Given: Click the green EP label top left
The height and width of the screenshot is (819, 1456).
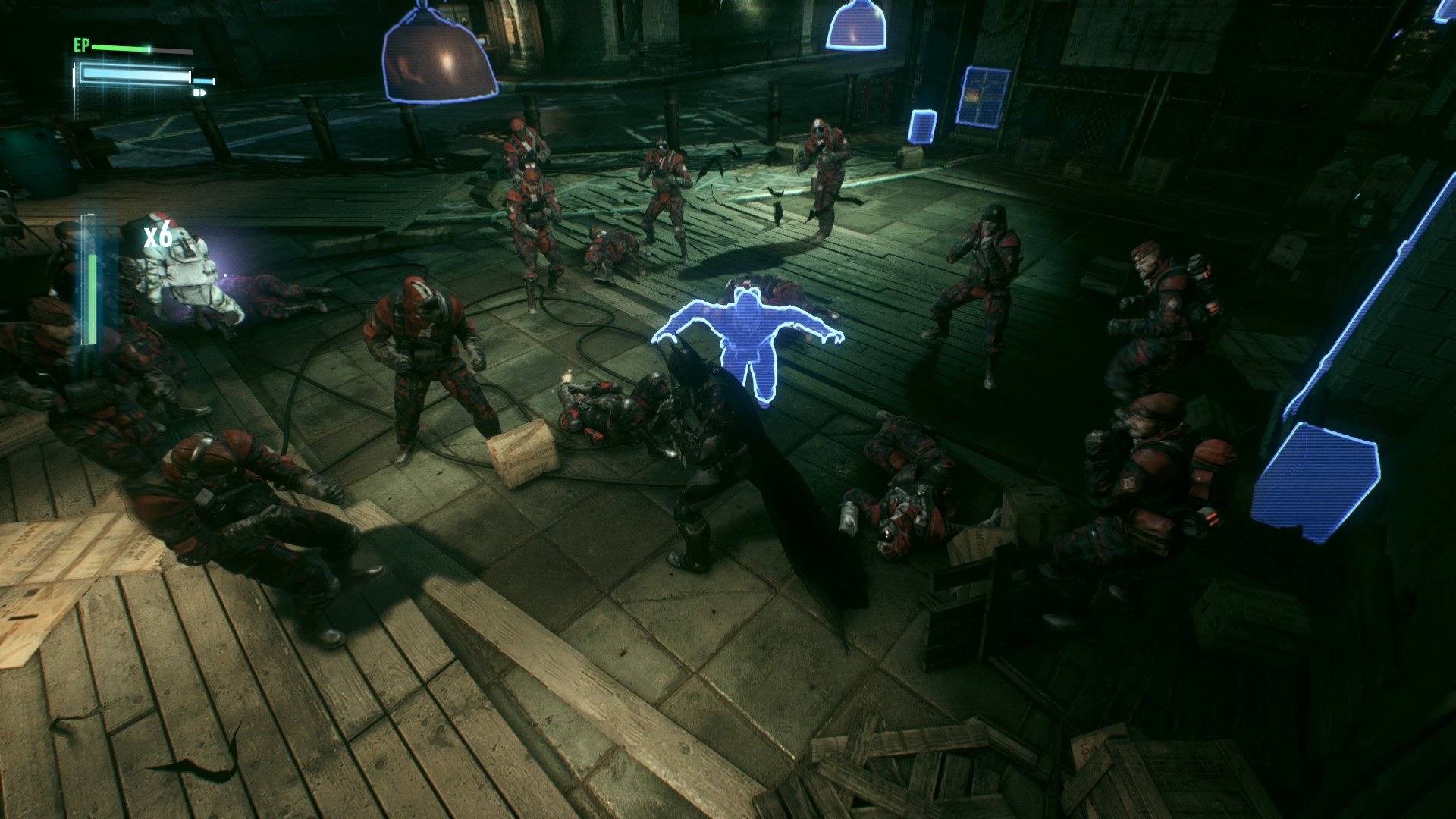Looking at the screenshot, I should pyautogui.click(x=81, y=45).
